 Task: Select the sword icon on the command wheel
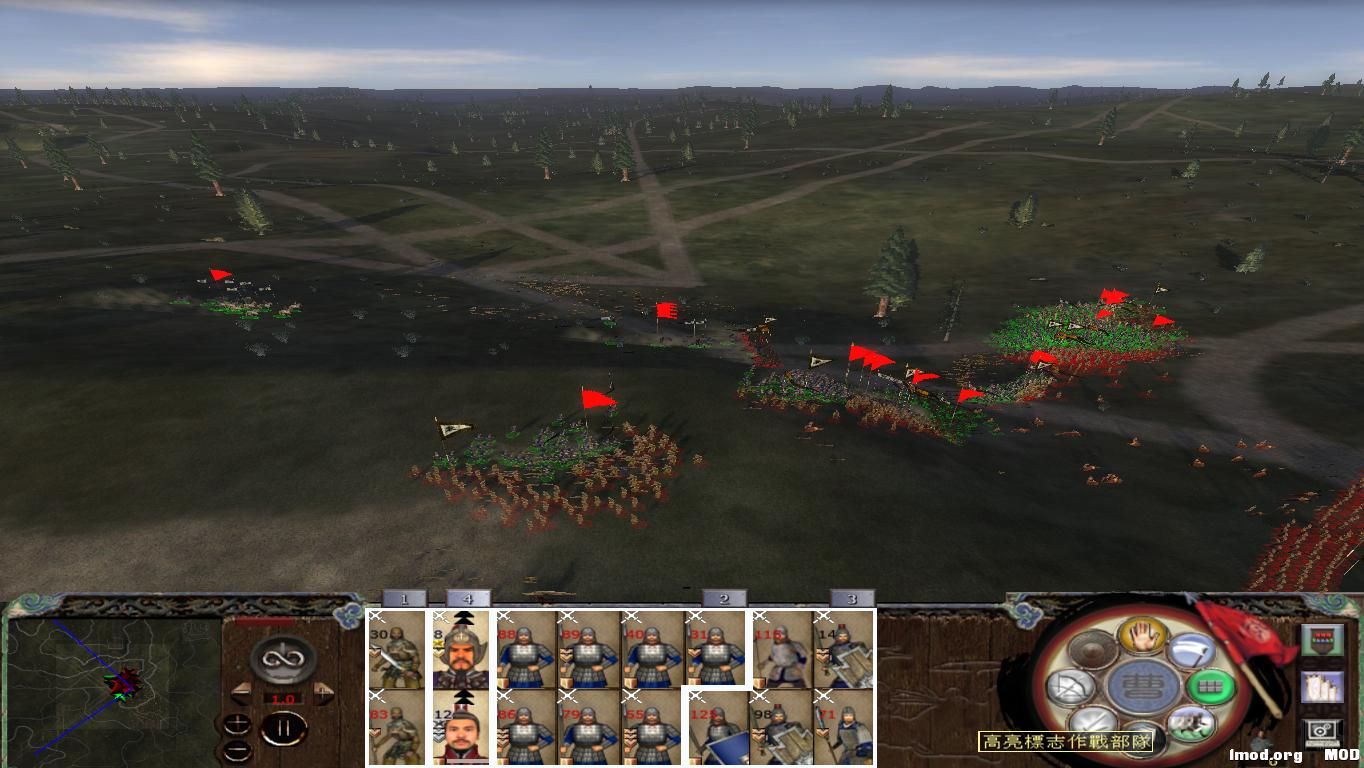pyautogui.click(x=1094, y=721)
